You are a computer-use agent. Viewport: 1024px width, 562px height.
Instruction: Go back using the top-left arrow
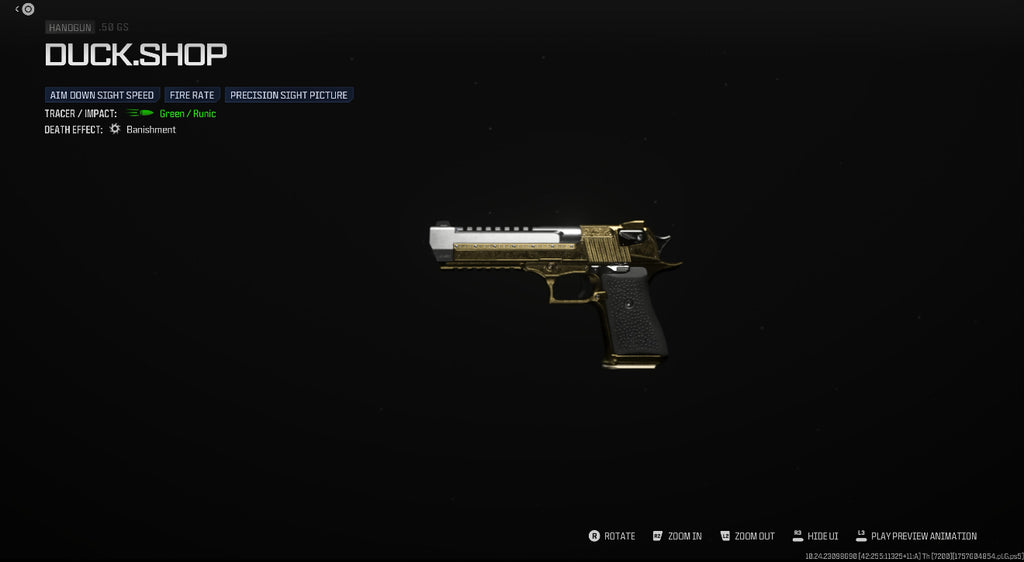18,9
